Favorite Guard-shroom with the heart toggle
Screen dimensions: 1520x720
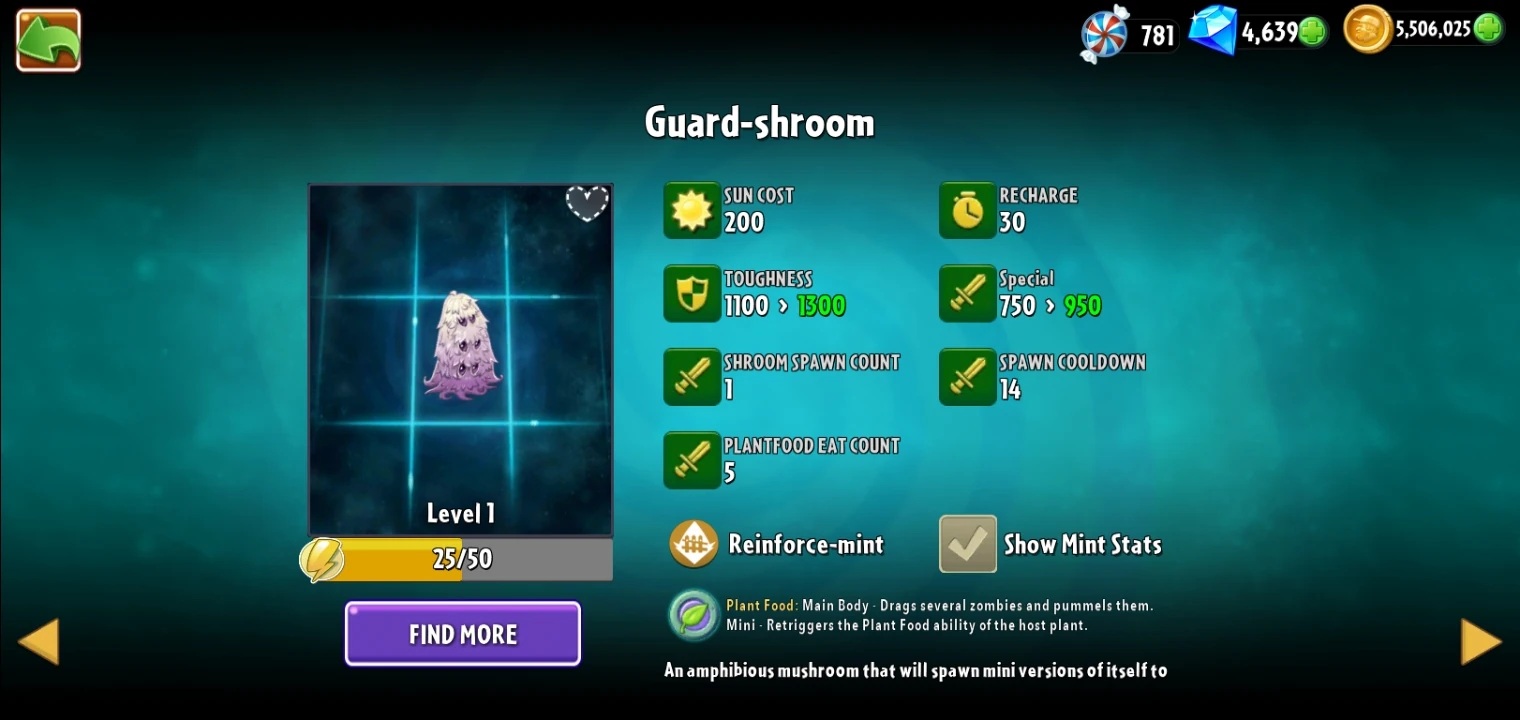coord(587,203)
